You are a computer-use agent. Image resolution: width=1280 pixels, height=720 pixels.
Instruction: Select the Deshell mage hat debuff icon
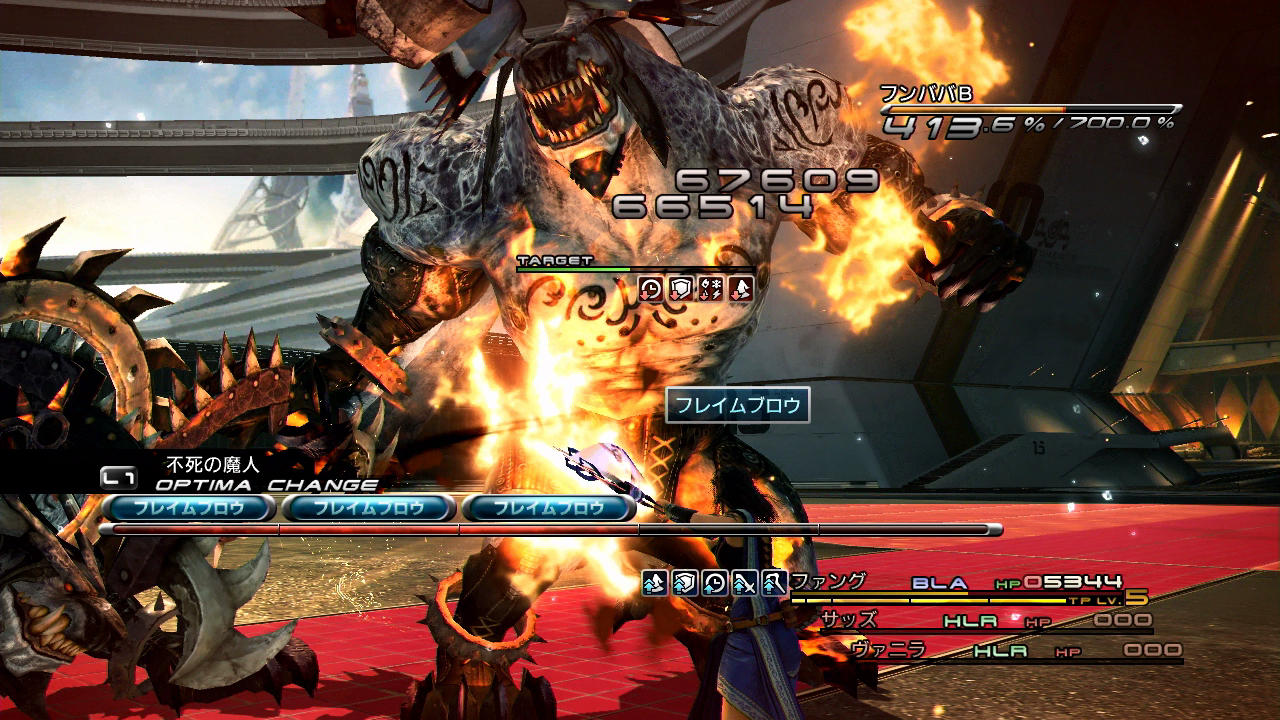coord(741,289)
